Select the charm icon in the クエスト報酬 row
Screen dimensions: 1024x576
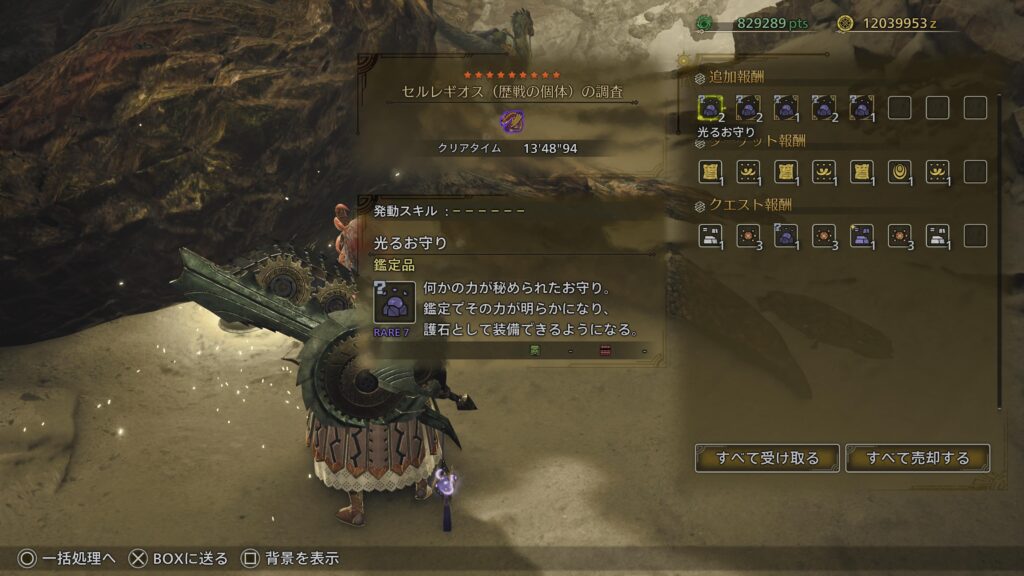tap(786, 235)
